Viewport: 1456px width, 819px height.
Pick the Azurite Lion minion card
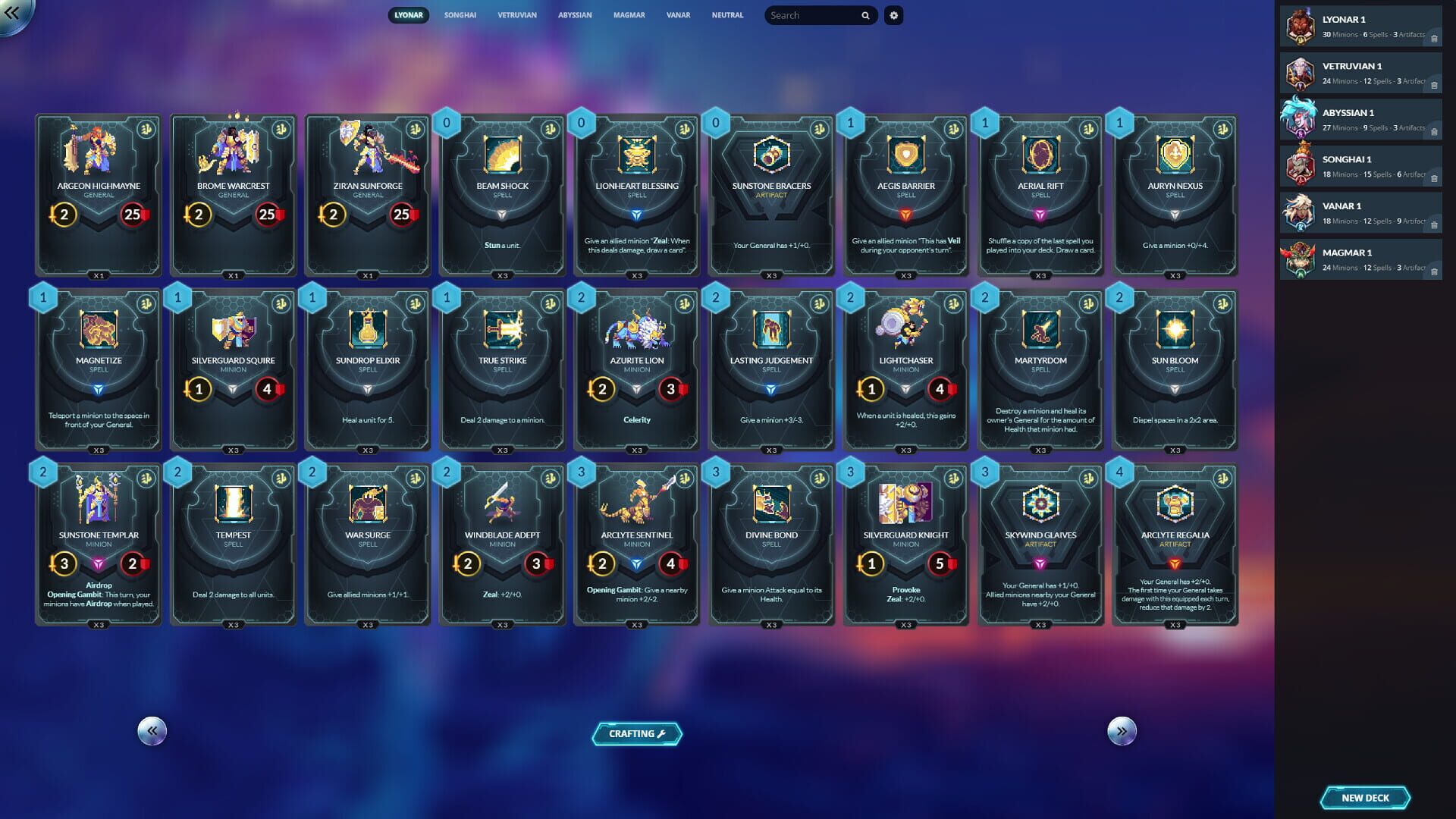[x=637, y=370]
